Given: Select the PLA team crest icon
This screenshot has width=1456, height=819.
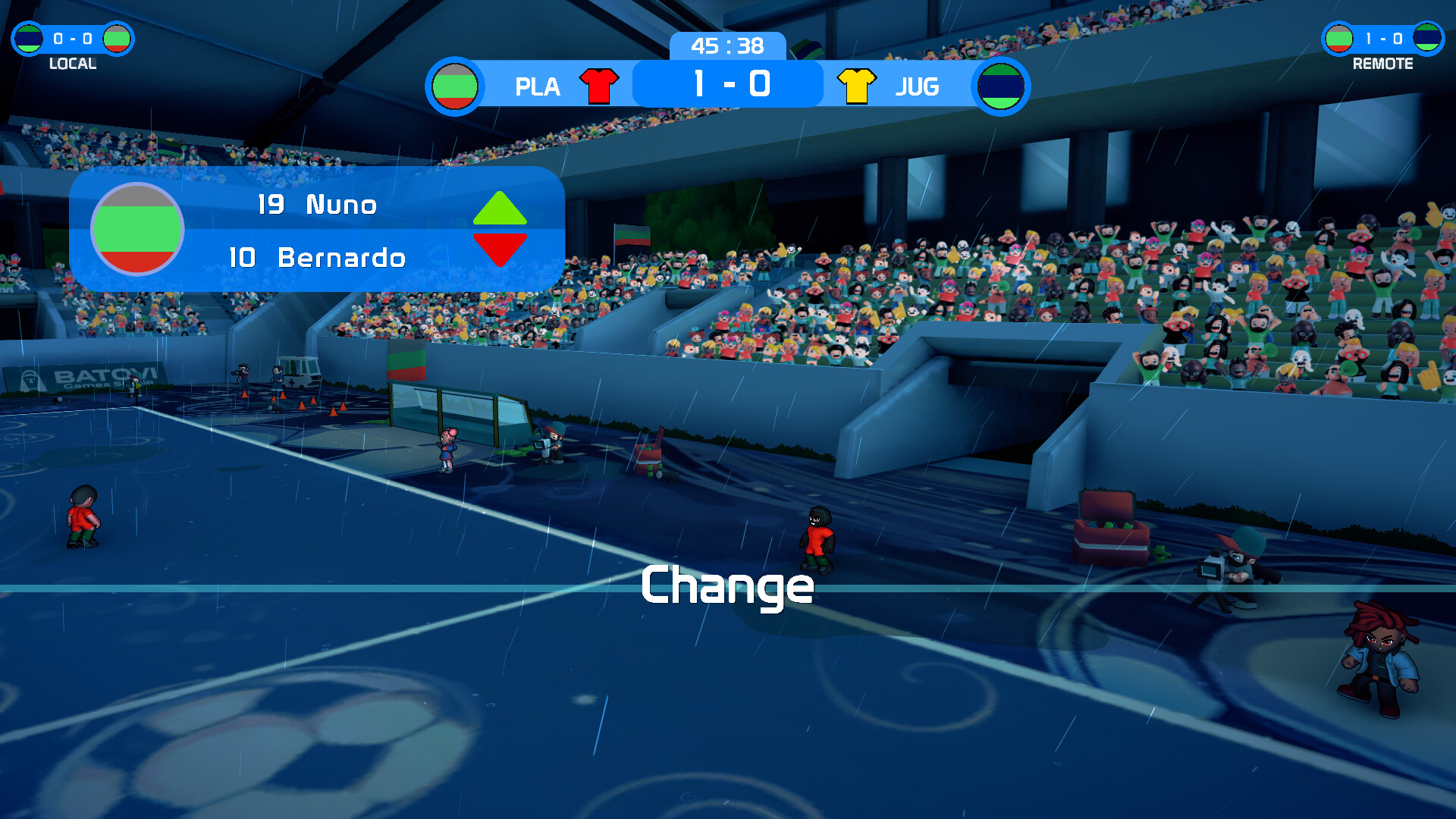Looking at the screenshot, I should pyautogui.click(x=454, y=86).
